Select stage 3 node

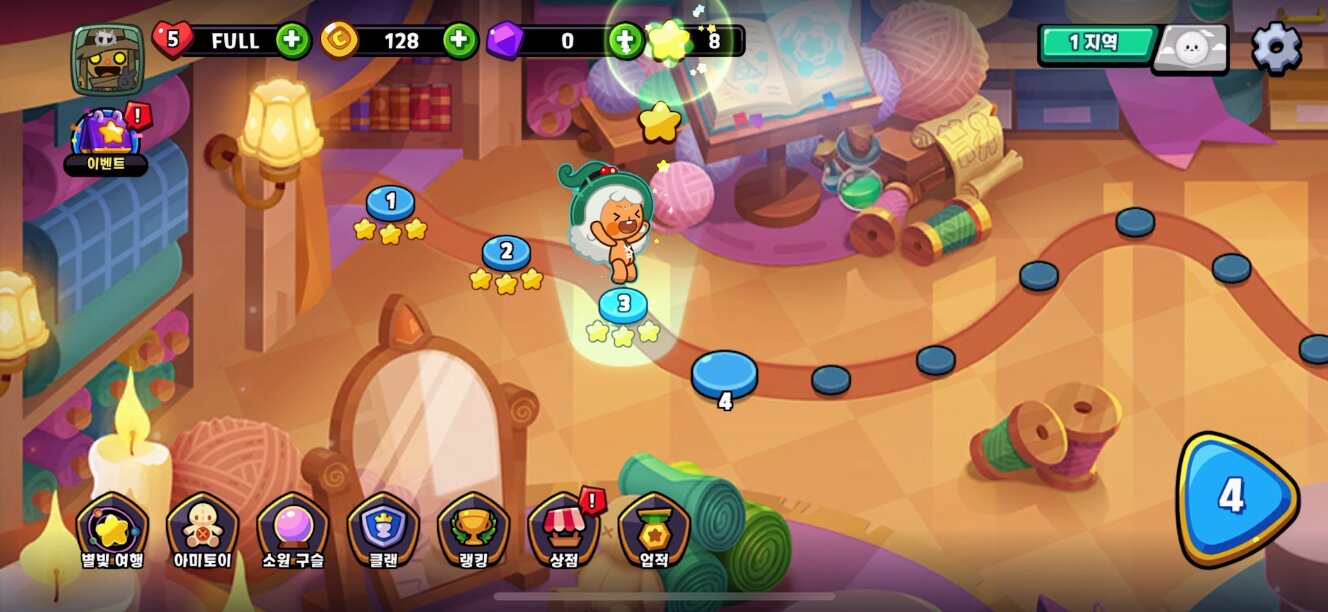[623, 304]
